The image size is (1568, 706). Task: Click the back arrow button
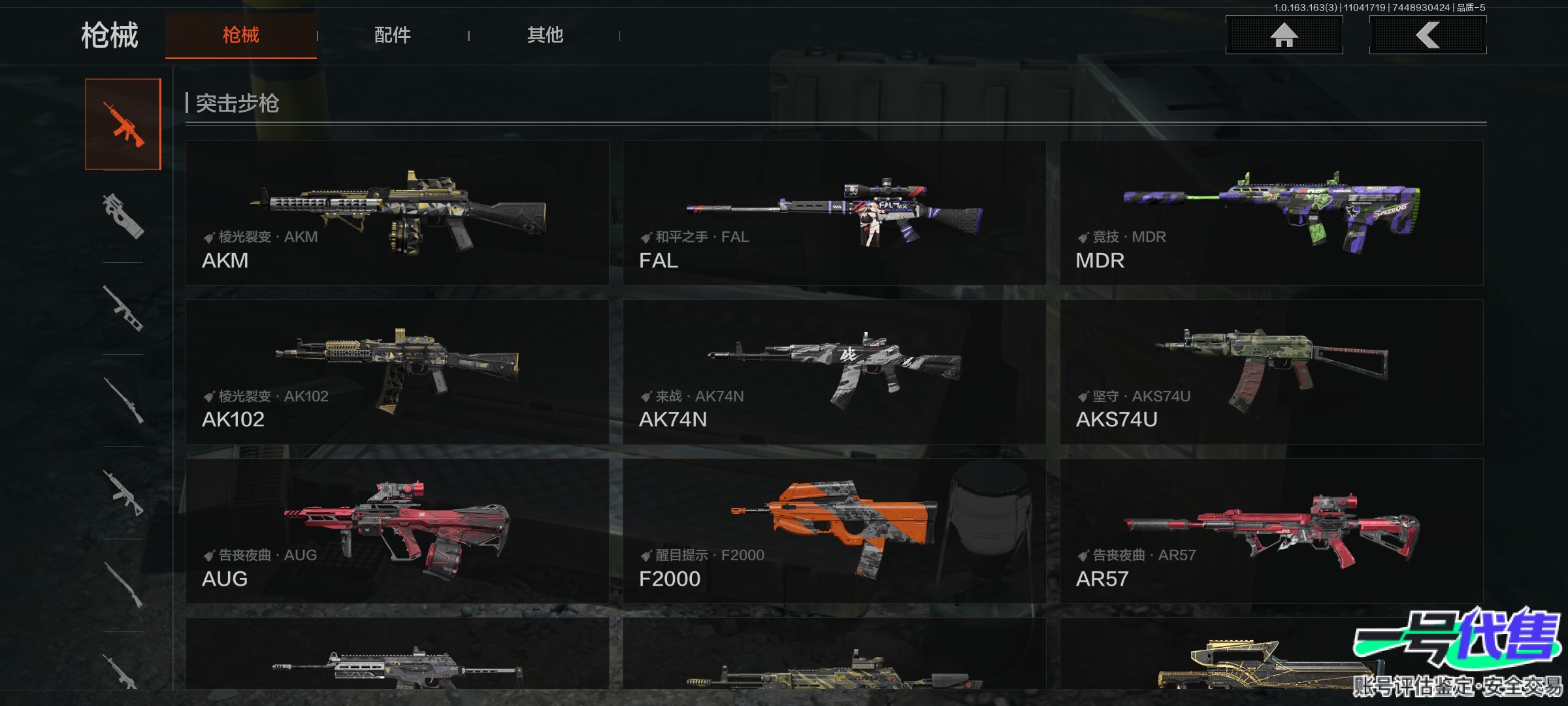[1428, 35]
